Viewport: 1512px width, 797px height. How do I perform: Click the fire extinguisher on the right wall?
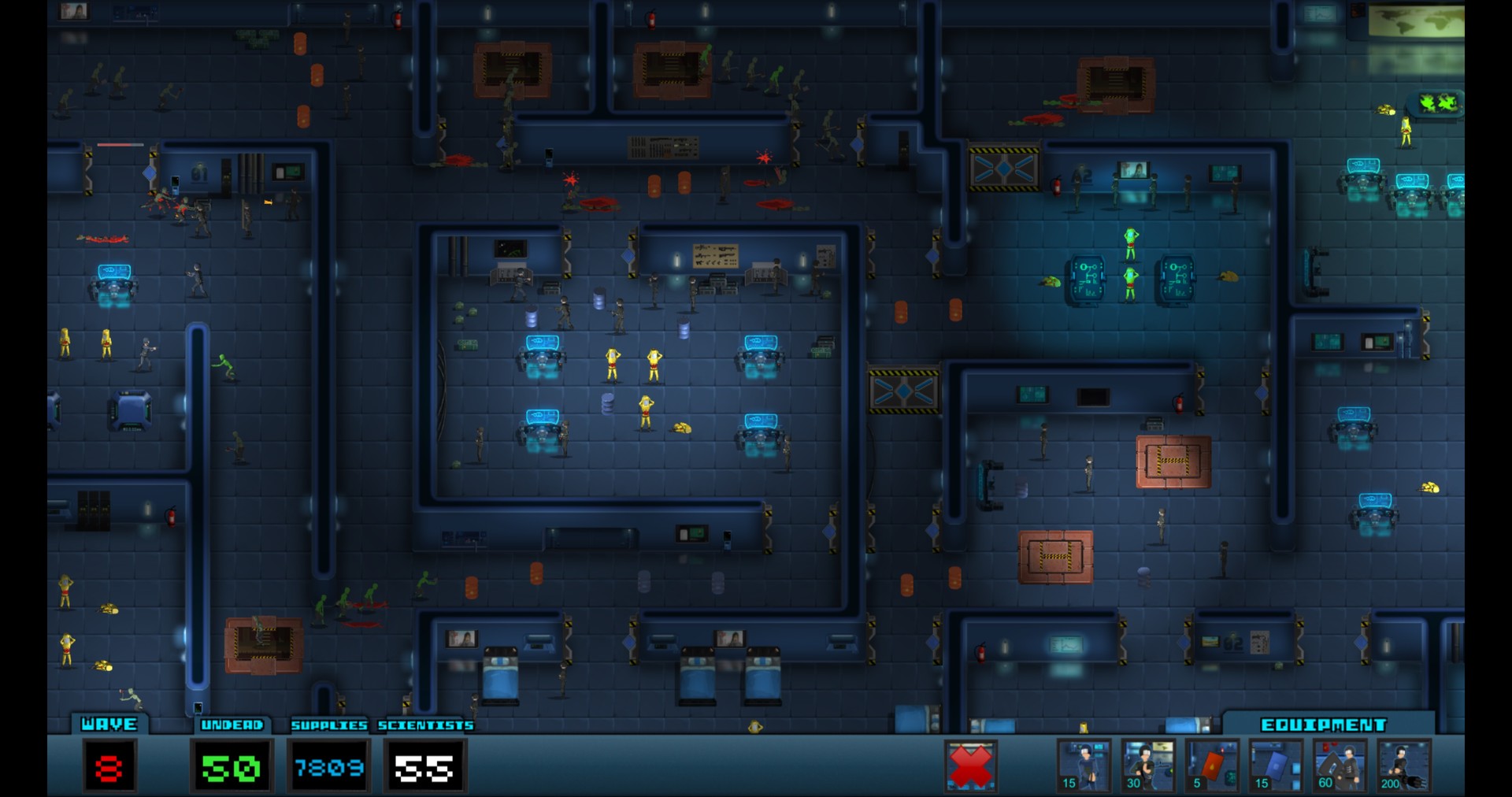point(1178,404)
